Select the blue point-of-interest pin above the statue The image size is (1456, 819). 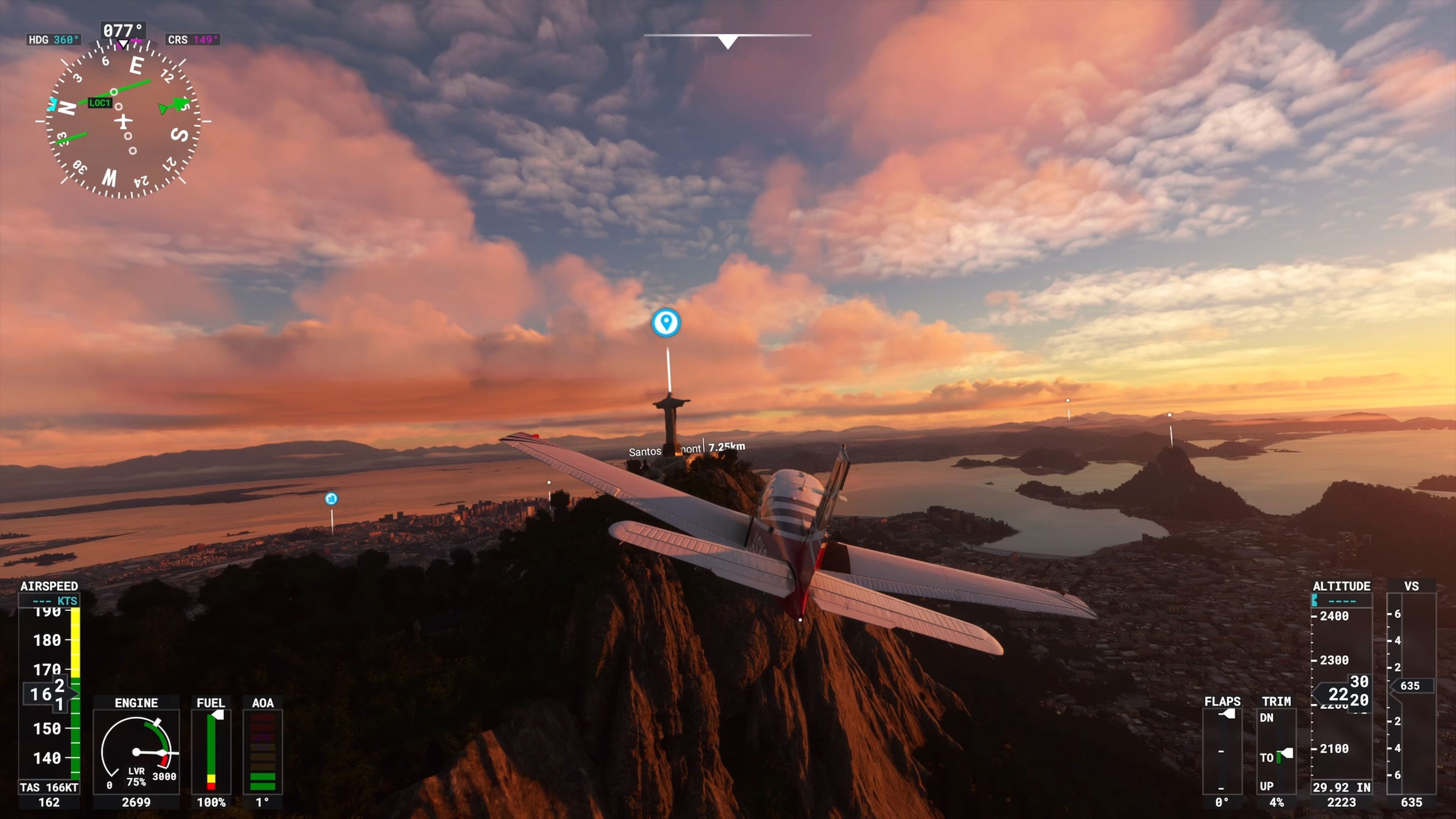[x=666, y=323]
